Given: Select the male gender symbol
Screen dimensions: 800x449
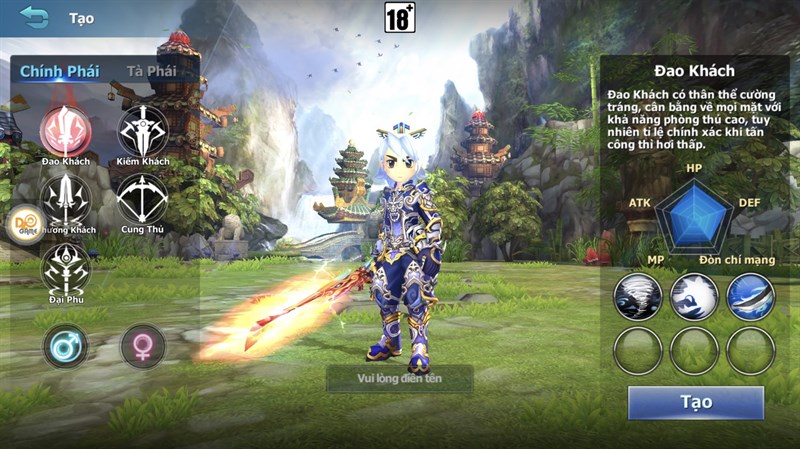Looking at the screenshot, I should point(65,346).
